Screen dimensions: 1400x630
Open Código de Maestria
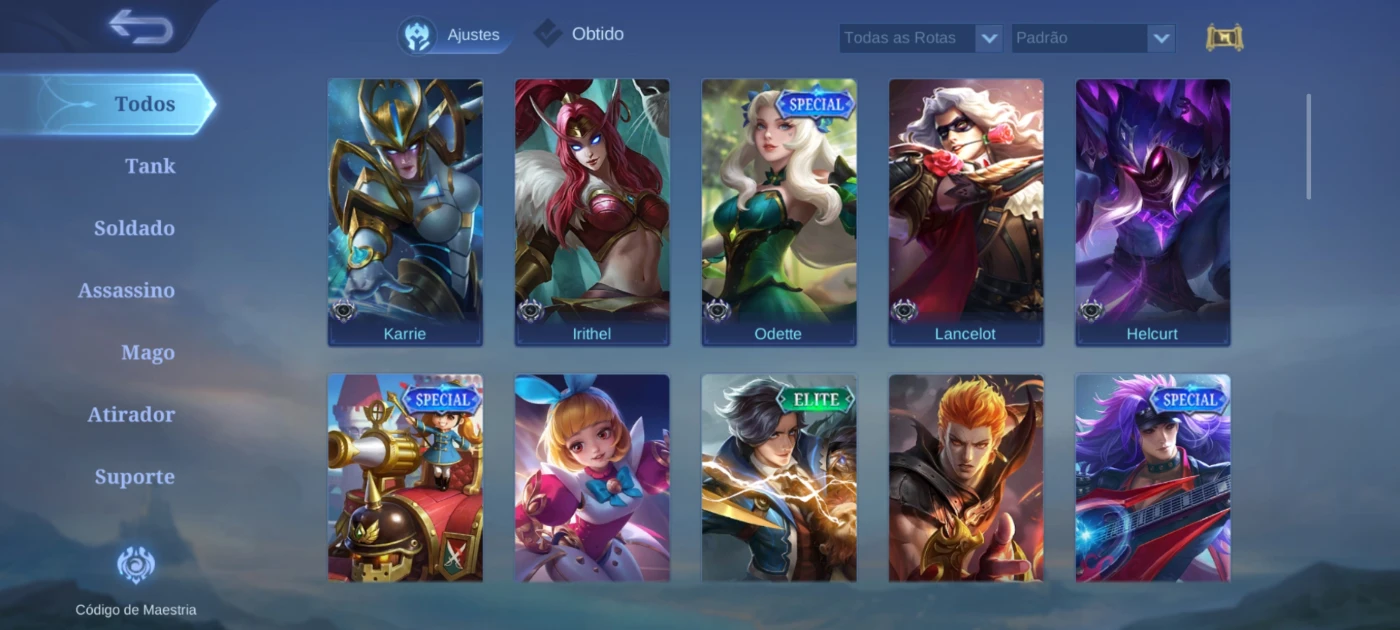pos(136,580)
